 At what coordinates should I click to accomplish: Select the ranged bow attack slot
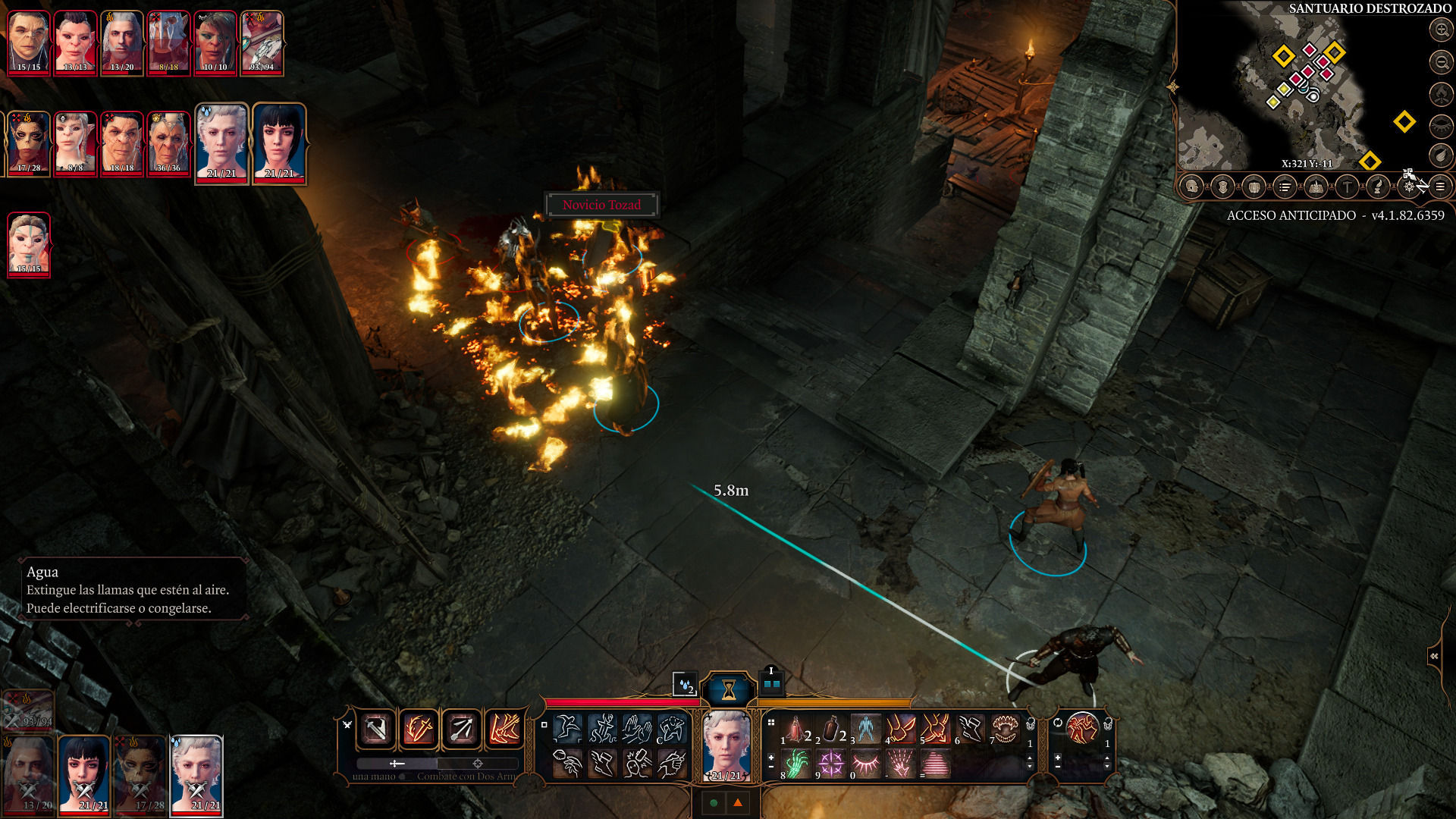coord(461,730)
